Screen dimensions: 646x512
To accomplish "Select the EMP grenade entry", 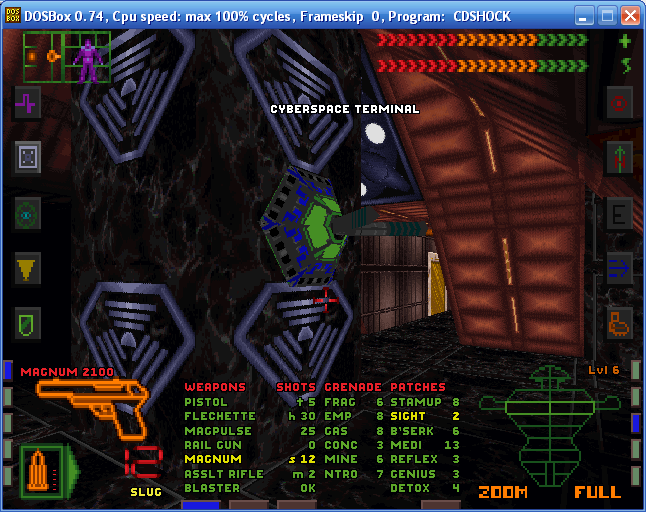I will [338, 416].
